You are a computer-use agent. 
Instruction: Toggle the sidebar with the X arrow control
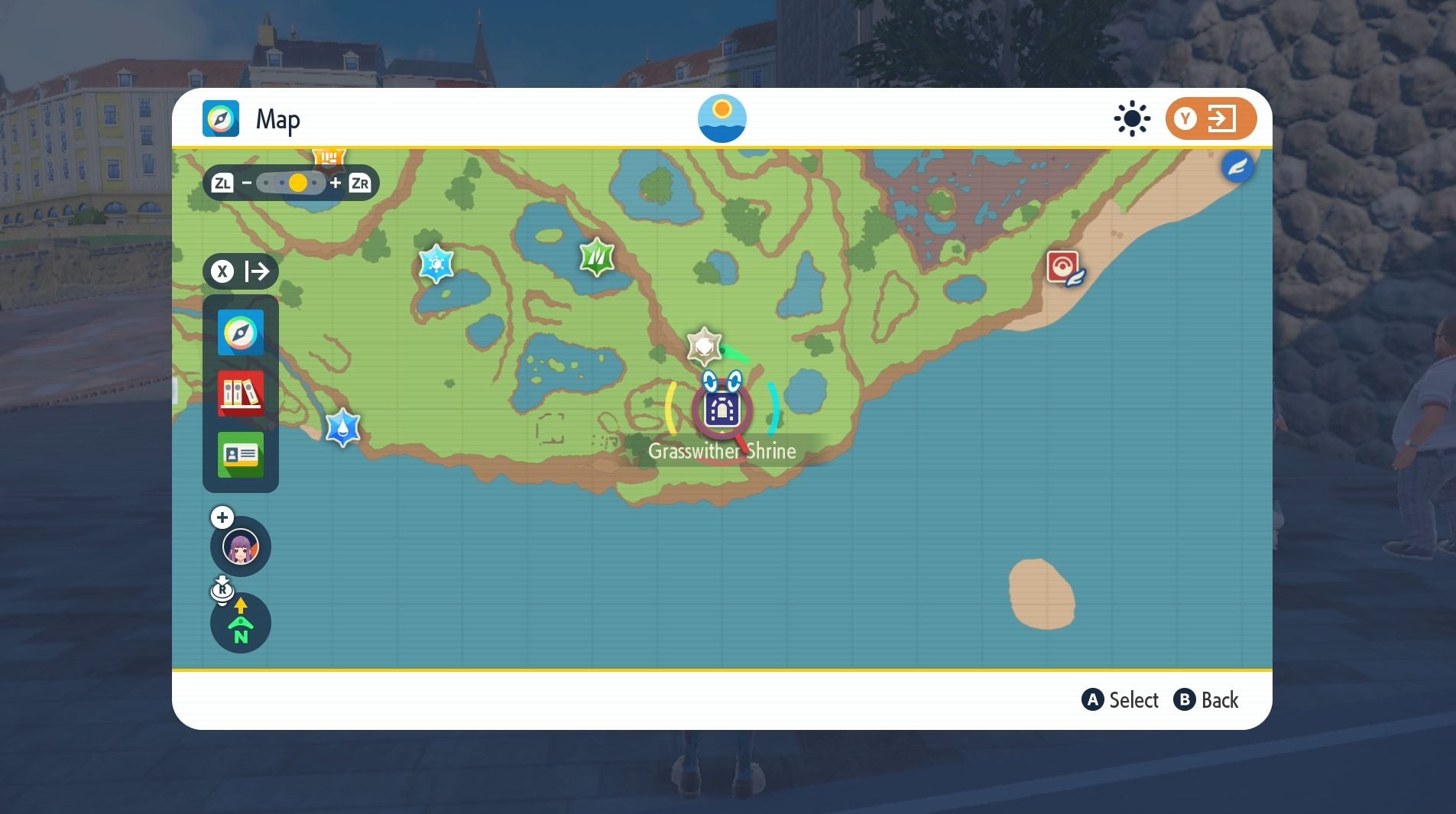coord(242,271)
